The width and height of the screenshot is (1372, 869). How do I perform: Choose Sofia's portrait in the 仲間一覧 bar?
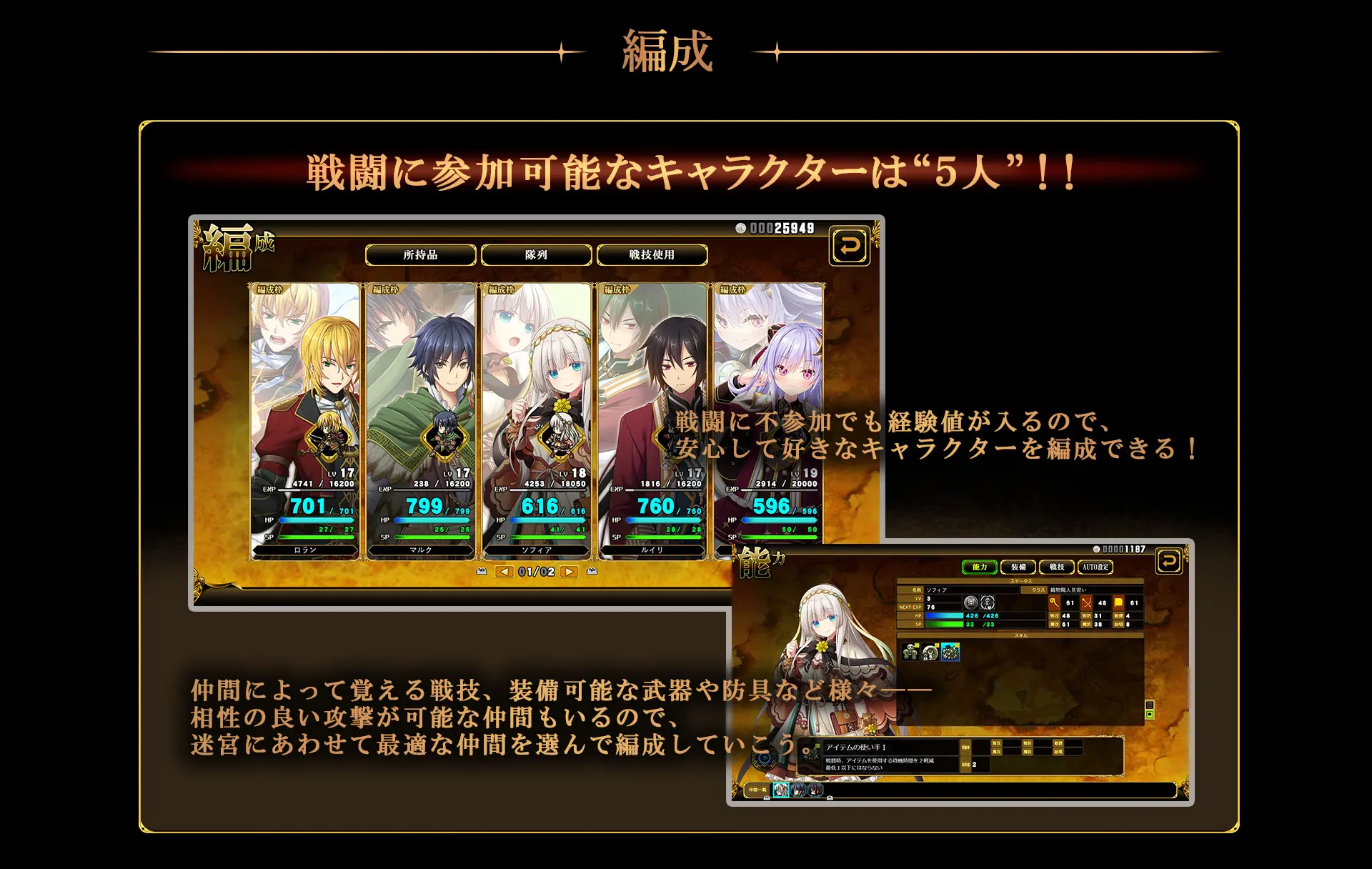(x=781, y=790)
